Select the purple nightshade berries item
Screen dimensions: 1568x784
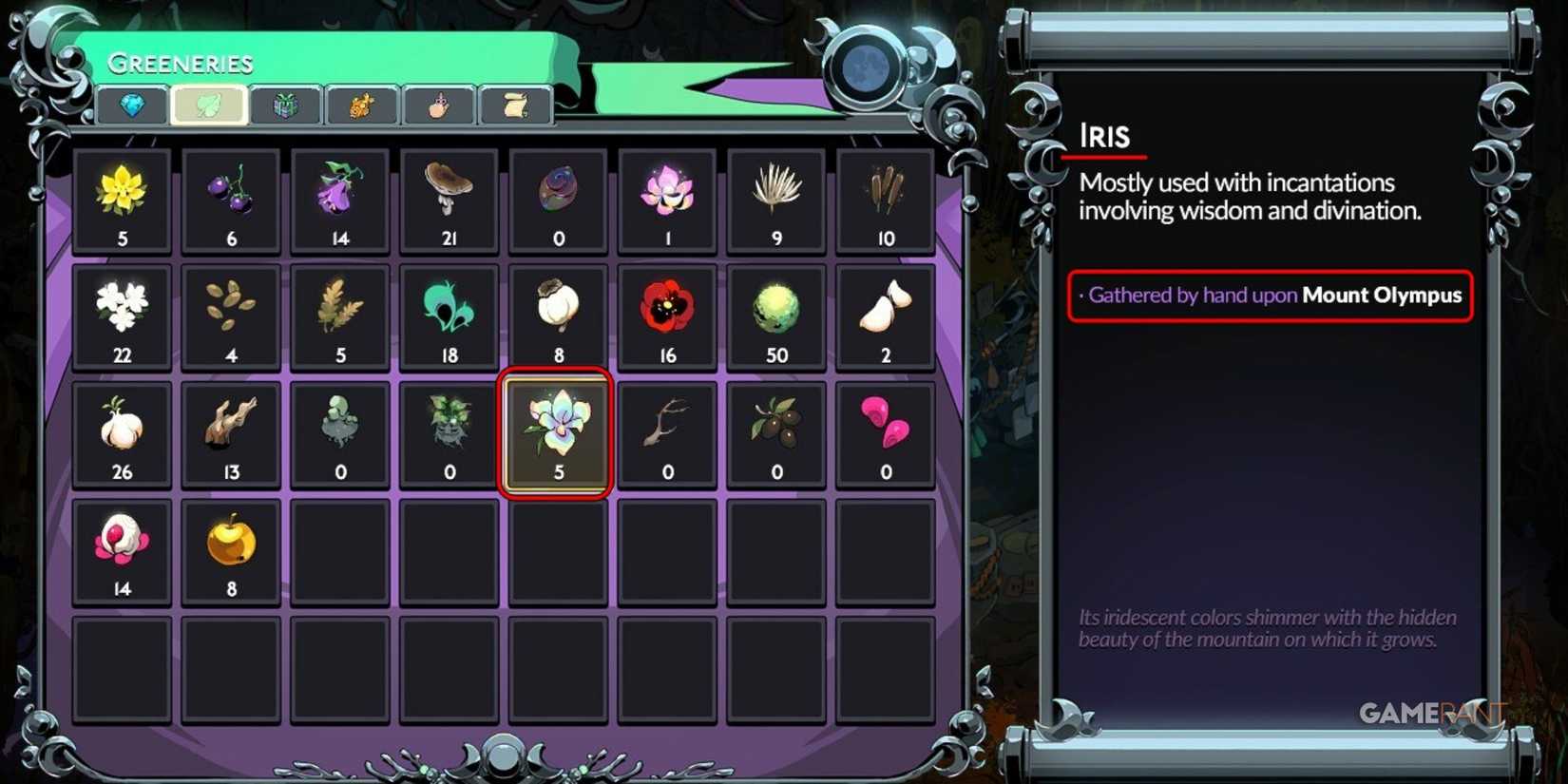pos(231,195)
